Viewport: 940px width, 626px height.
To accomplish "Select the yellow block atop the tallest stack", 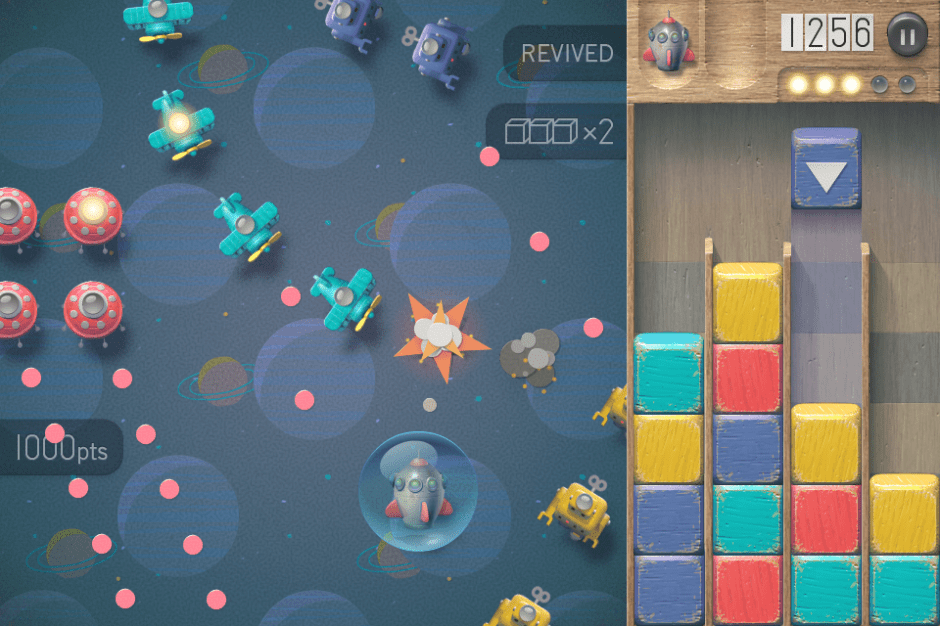I will [x=747, y=303].
